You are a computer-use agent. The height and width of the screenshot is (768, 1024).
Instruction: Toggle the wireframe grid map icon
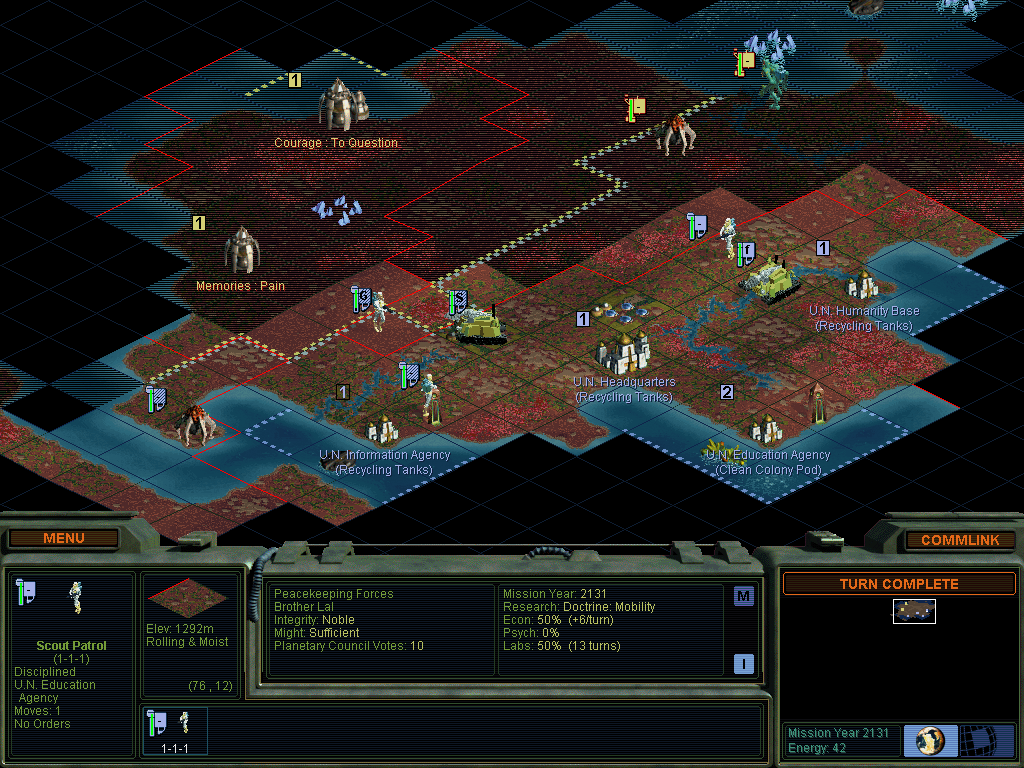pos(986,740)
